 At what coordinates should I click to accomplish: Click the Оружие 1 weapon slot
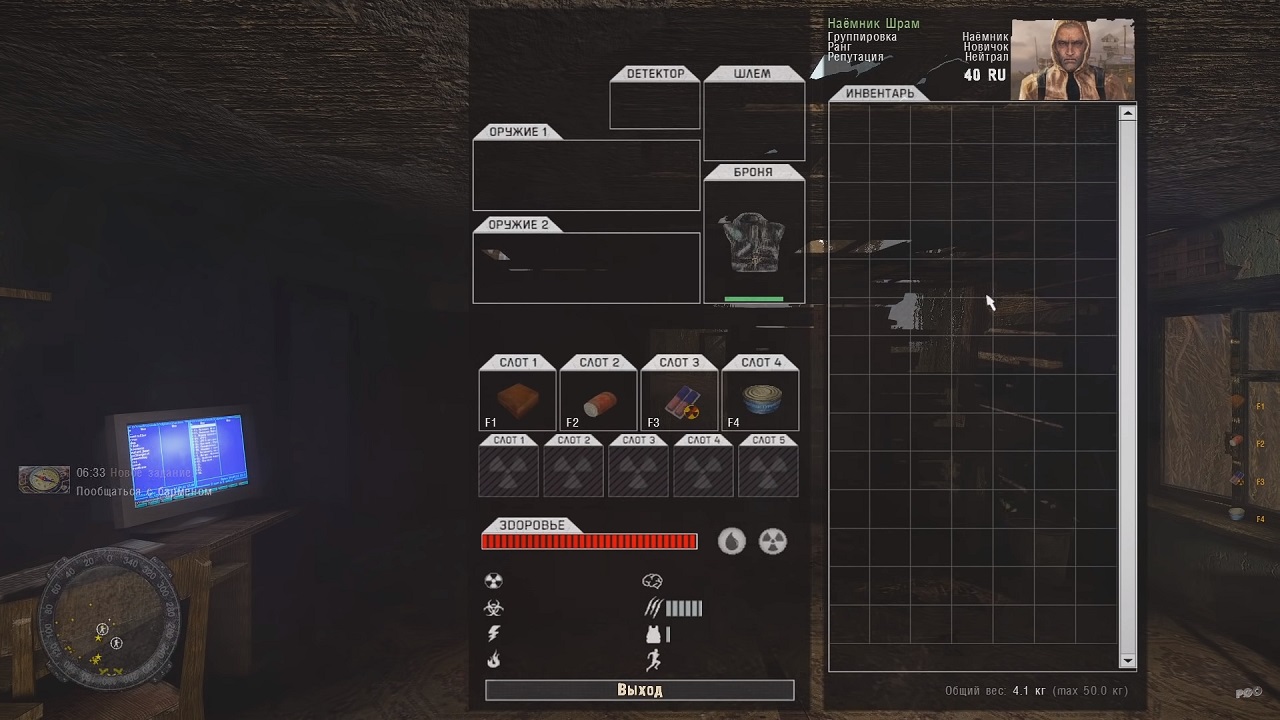586,175
